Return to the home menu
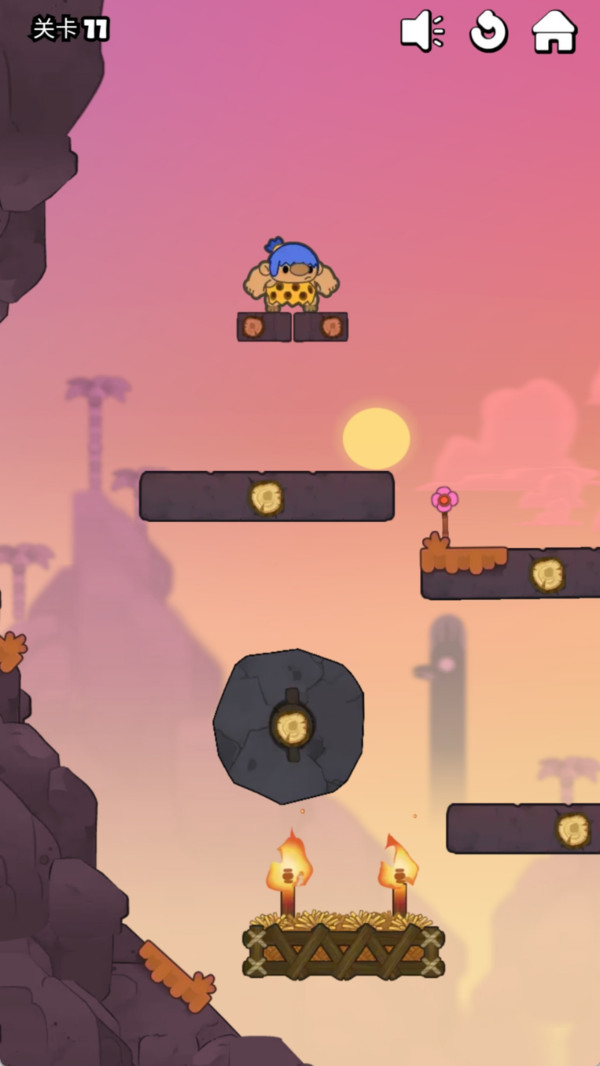The image size is (600, 1066). point(554,31)
